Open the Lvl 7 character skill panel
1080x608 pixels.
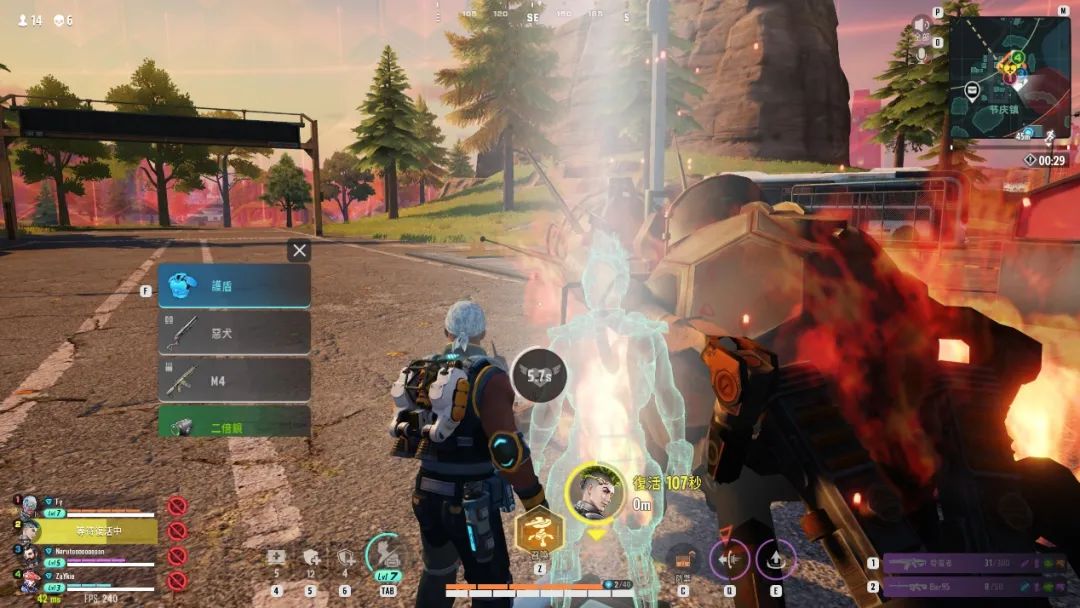(386, 556)
